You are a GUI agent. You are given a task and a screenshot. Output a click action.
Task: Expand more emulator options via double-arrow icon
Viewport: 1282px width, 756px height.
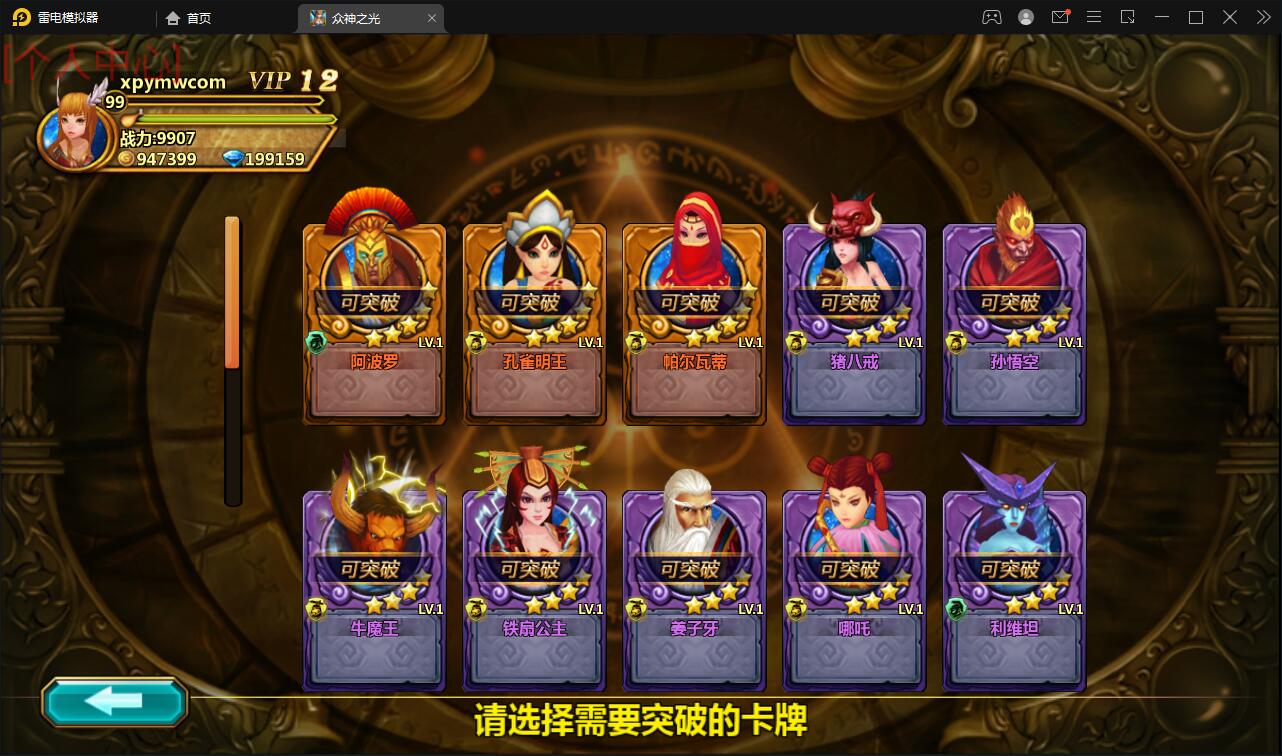pyautogui.click(x=1263, y=17)
